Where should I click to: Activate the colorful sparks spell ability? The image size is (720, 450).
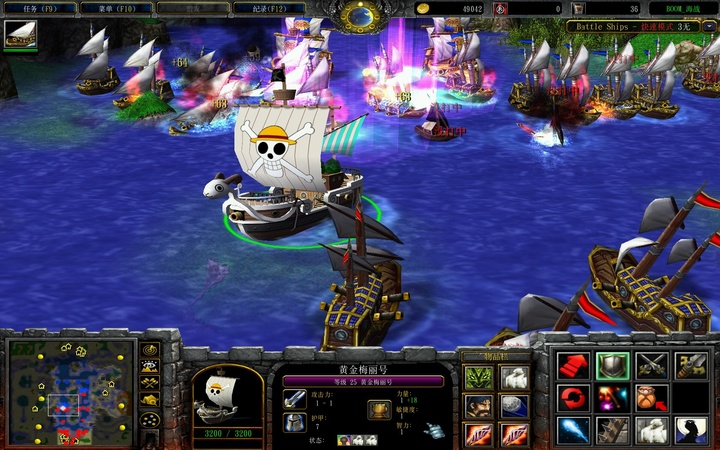(612, 398)
